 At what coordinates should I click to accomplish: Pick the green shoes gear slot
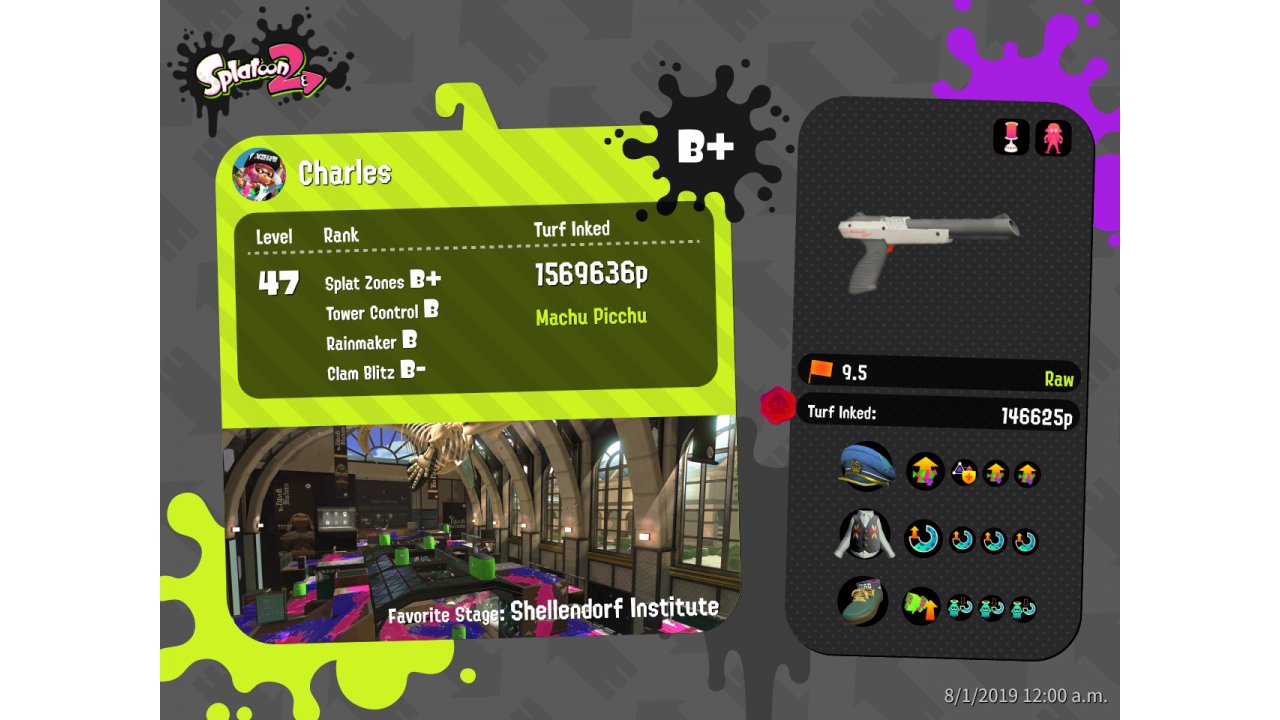[862, 602]
